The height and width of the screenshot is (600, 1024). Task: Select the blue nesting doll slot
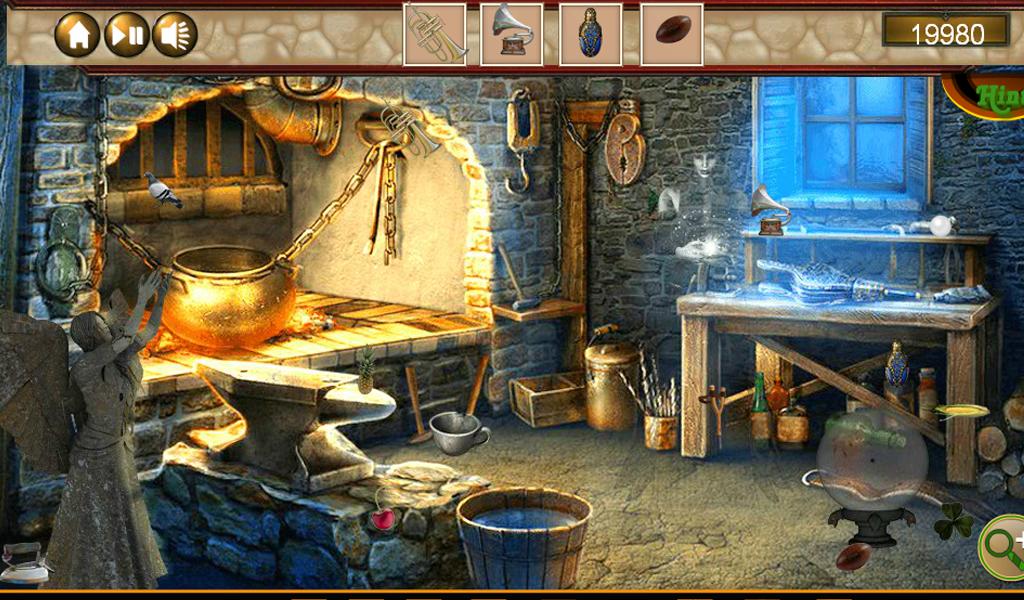pos(591,34)
